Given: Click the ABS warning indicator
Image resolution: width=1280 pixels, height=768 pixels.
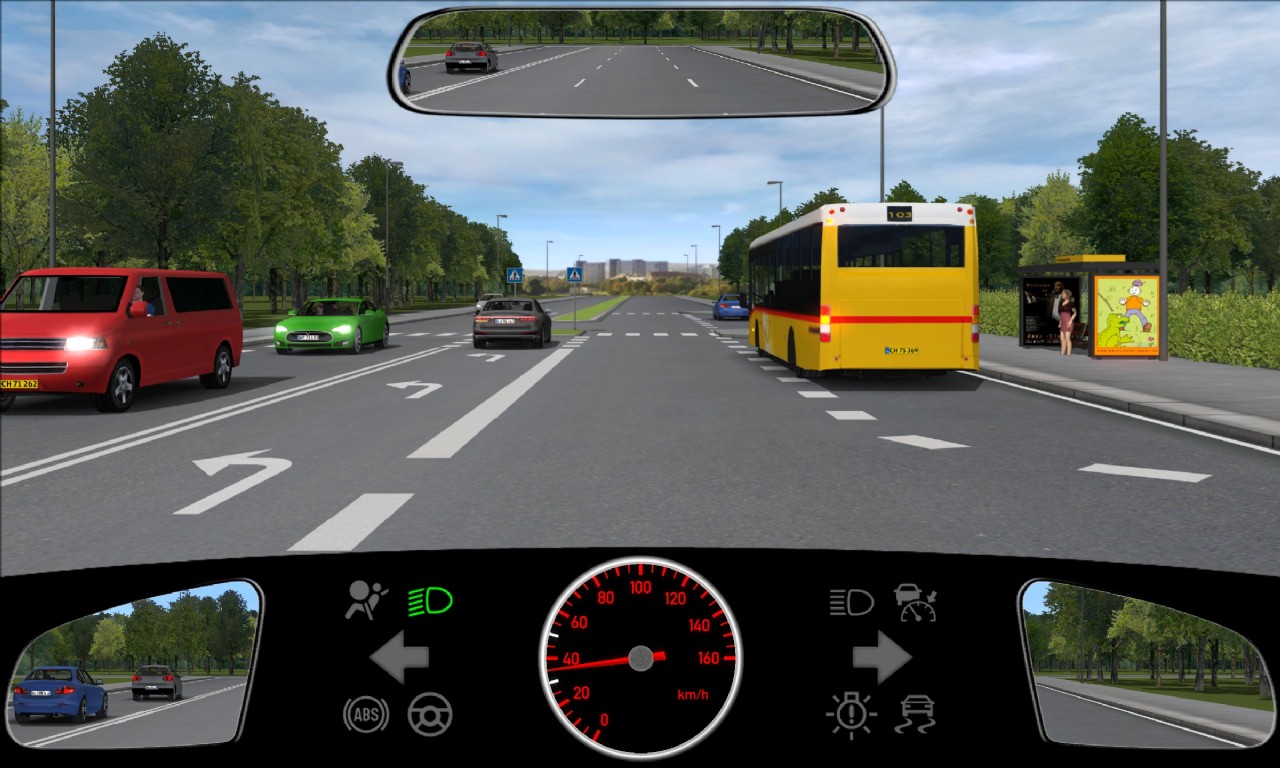Looking at the screenshot, I should 365,714.
